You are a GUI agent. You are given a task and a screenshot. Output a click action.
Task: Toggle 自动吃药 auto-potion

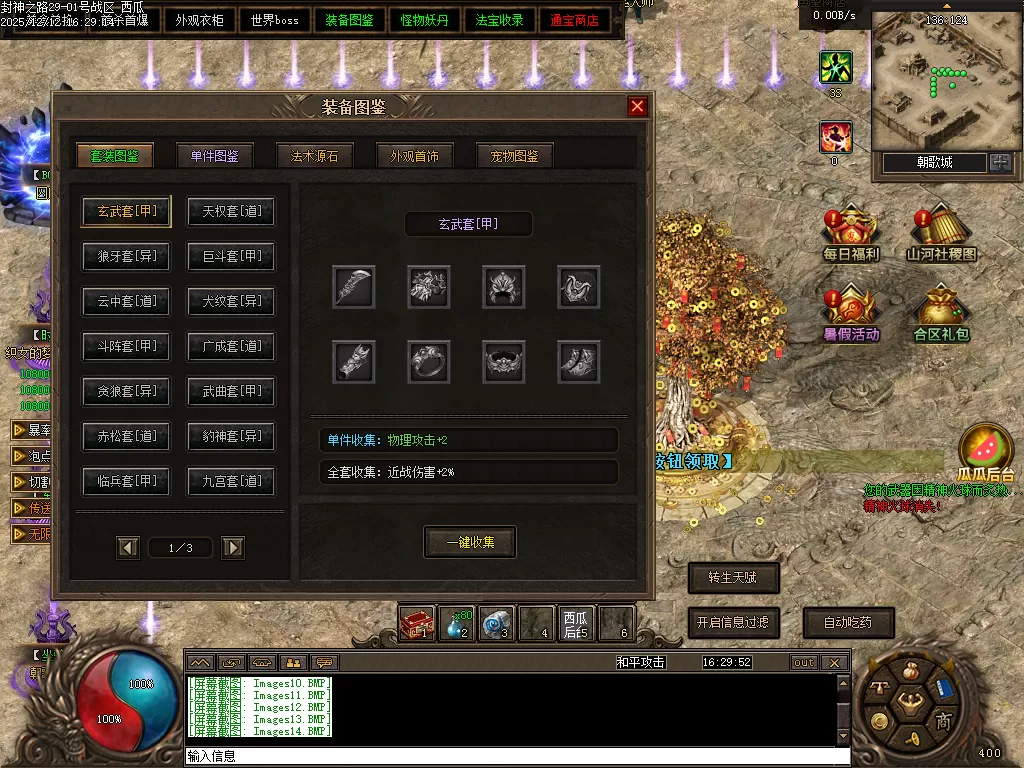tap(848, 622)
